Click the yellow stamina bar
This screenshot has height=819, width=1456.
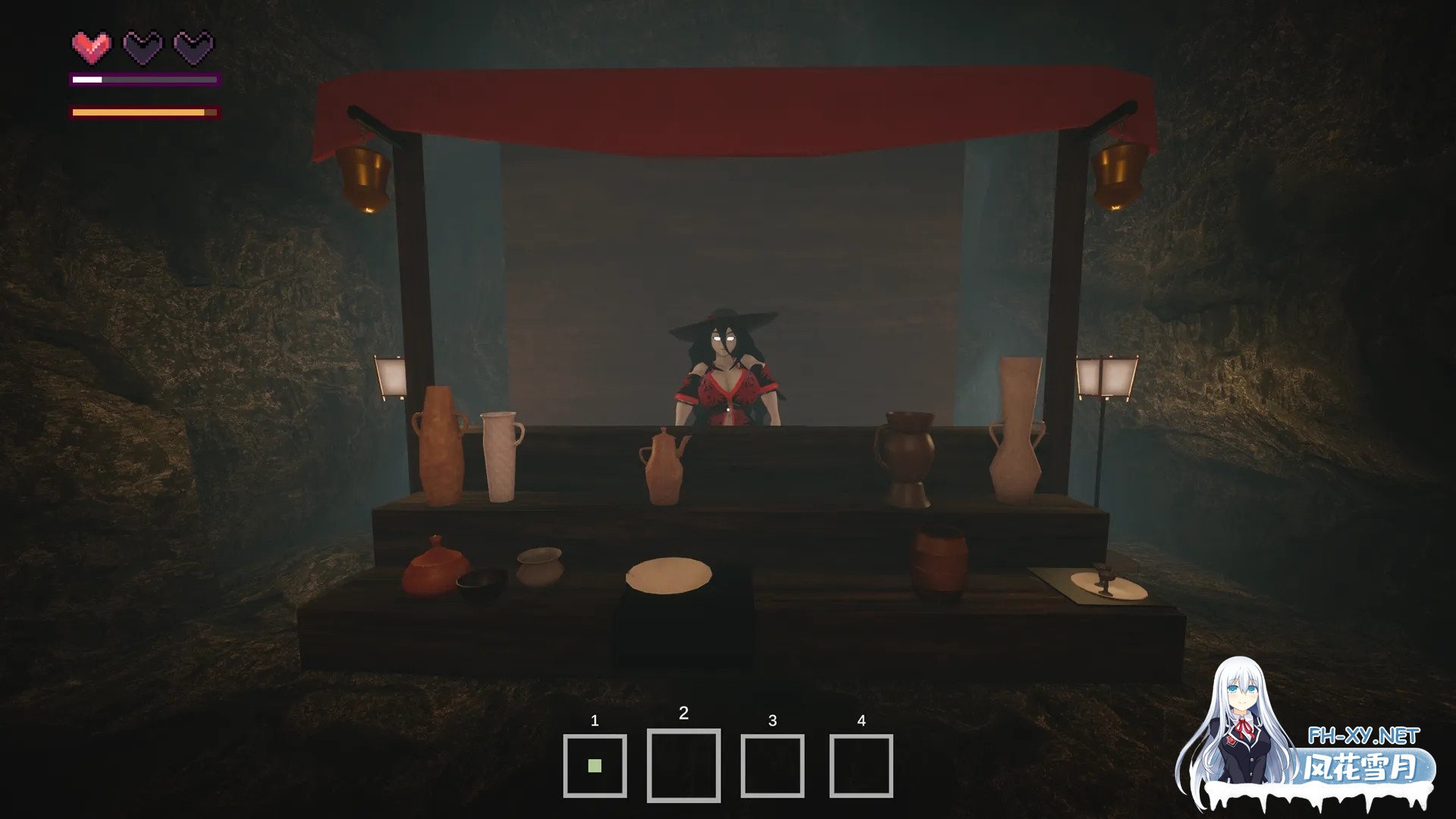coord(140,112)
